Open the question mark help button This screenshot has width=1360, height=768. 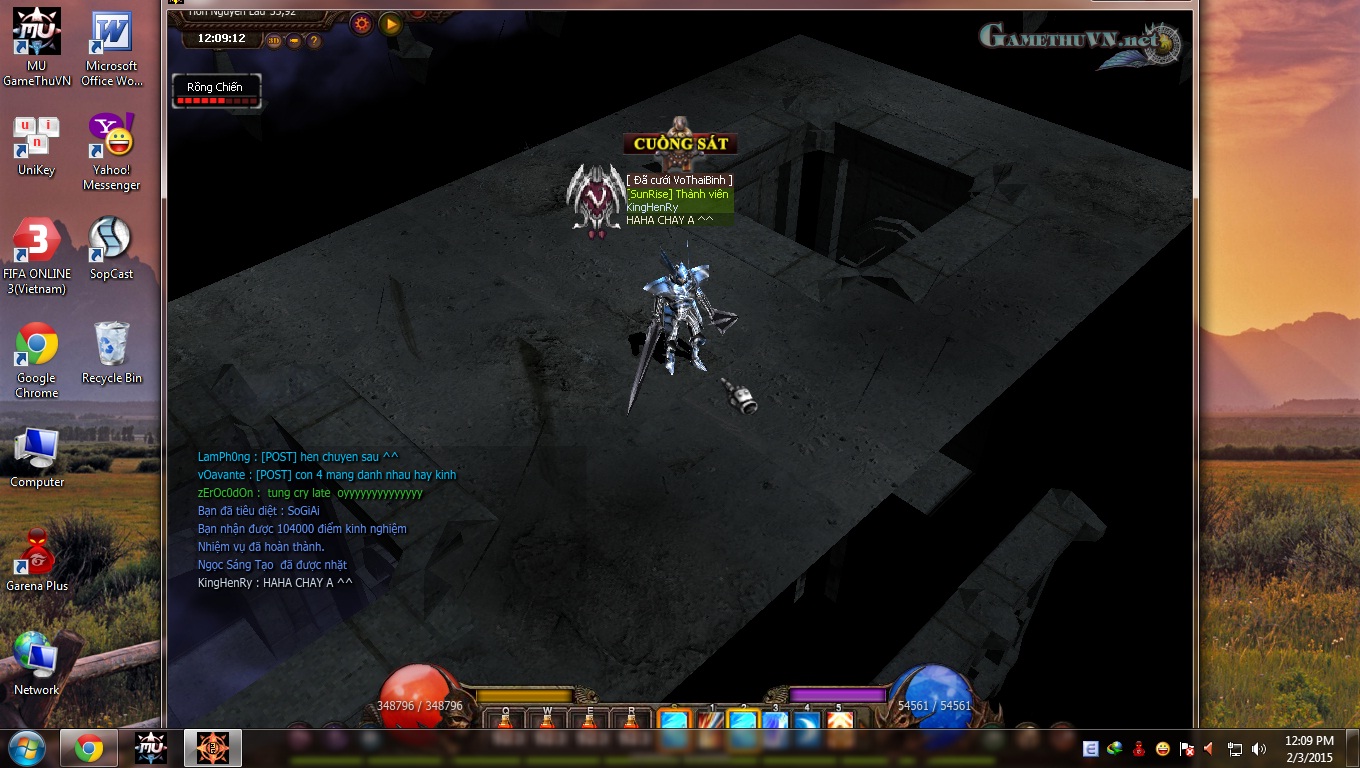(x=314, y=41)
